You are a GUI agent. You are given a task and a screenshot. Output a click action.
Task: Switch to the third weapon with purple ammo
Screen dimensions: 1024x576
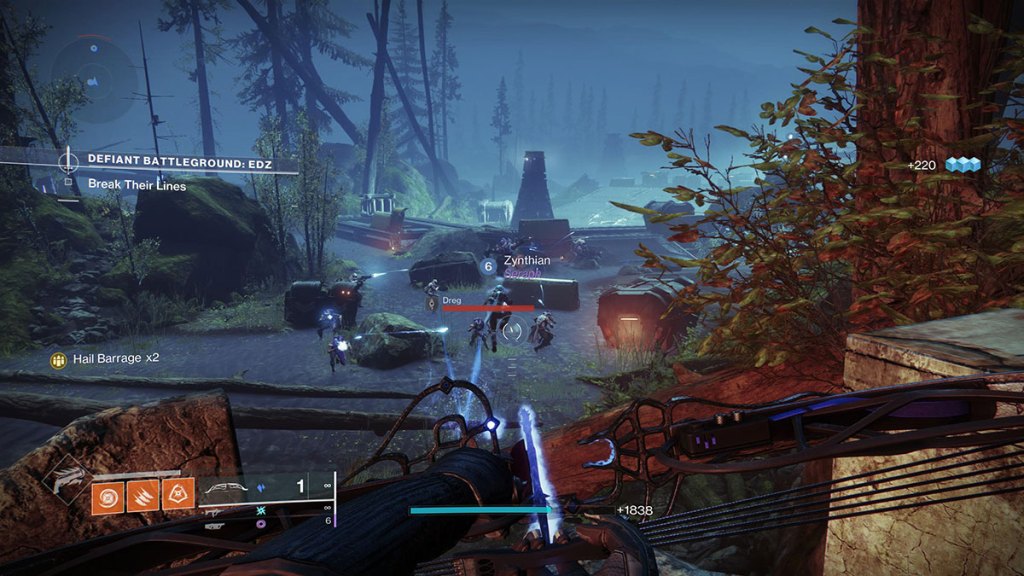(216, 522)
